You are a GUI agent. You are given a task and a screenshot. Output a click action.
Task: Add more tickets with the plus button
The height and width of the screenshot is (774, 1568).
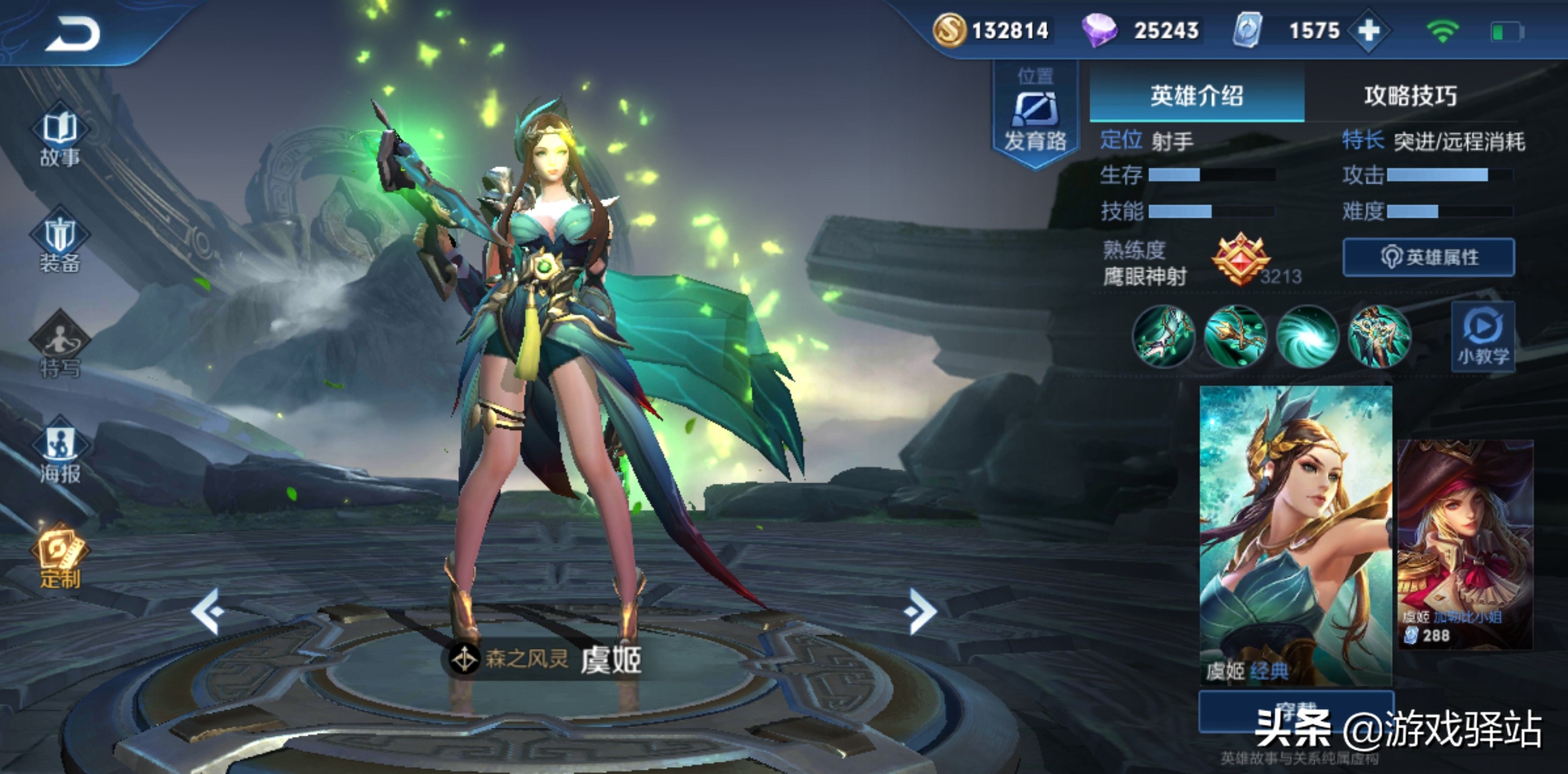pyautogui.click(x=1368, y=31)
